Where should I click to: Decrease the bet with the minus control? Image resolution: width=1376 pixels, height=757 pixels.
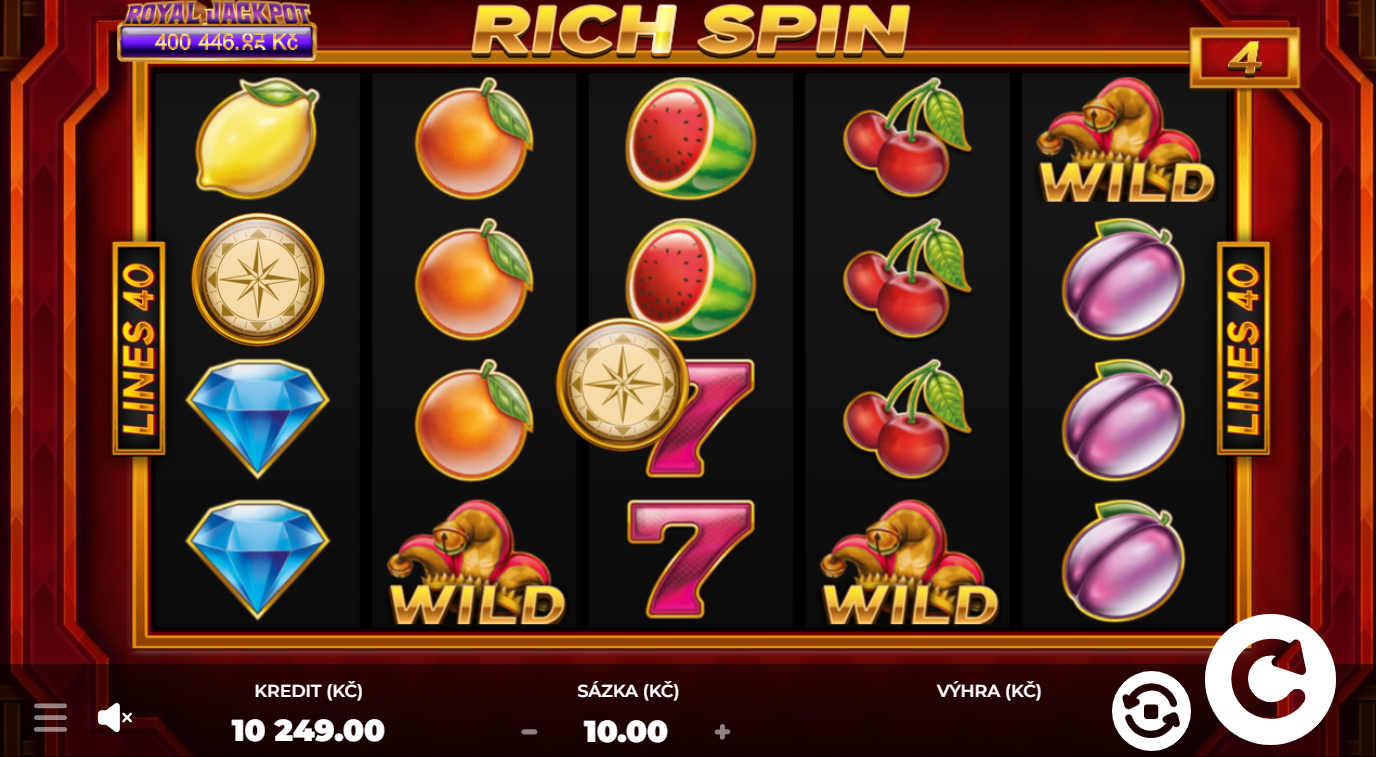(528, 731)
